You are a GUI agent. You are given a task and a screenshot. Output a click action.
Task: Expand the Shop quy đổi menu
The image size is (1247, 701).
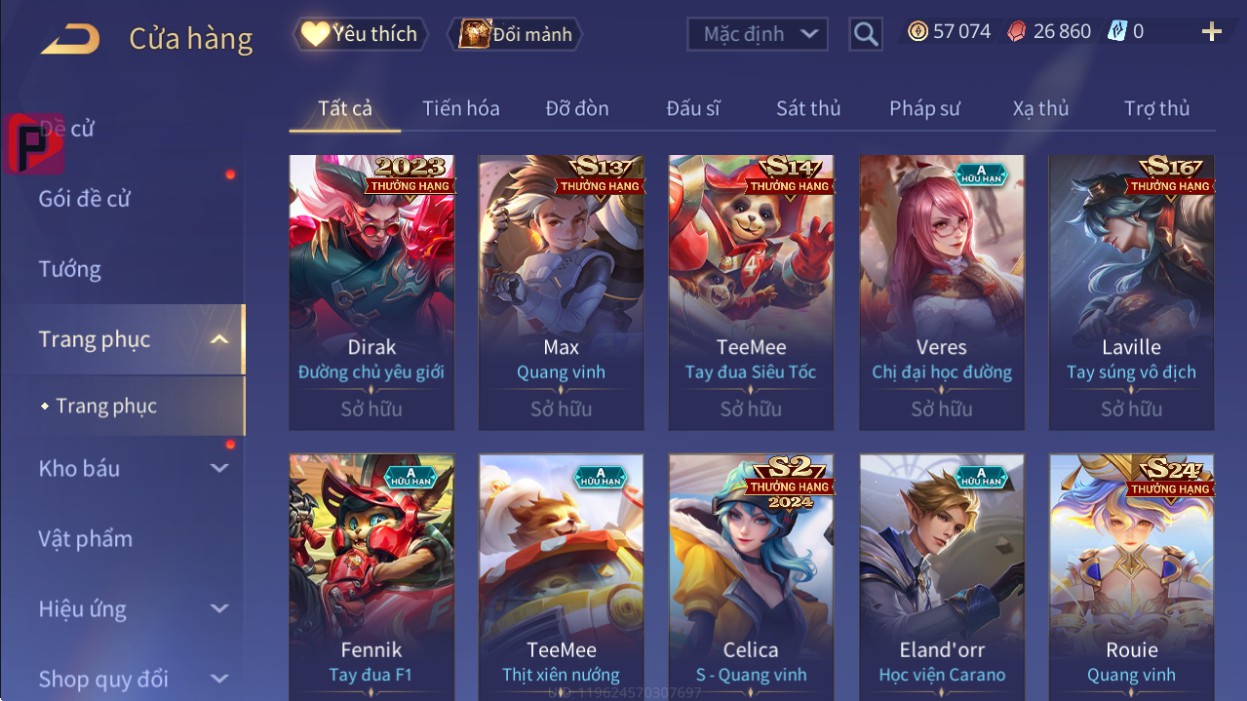(x=130, y=679)
